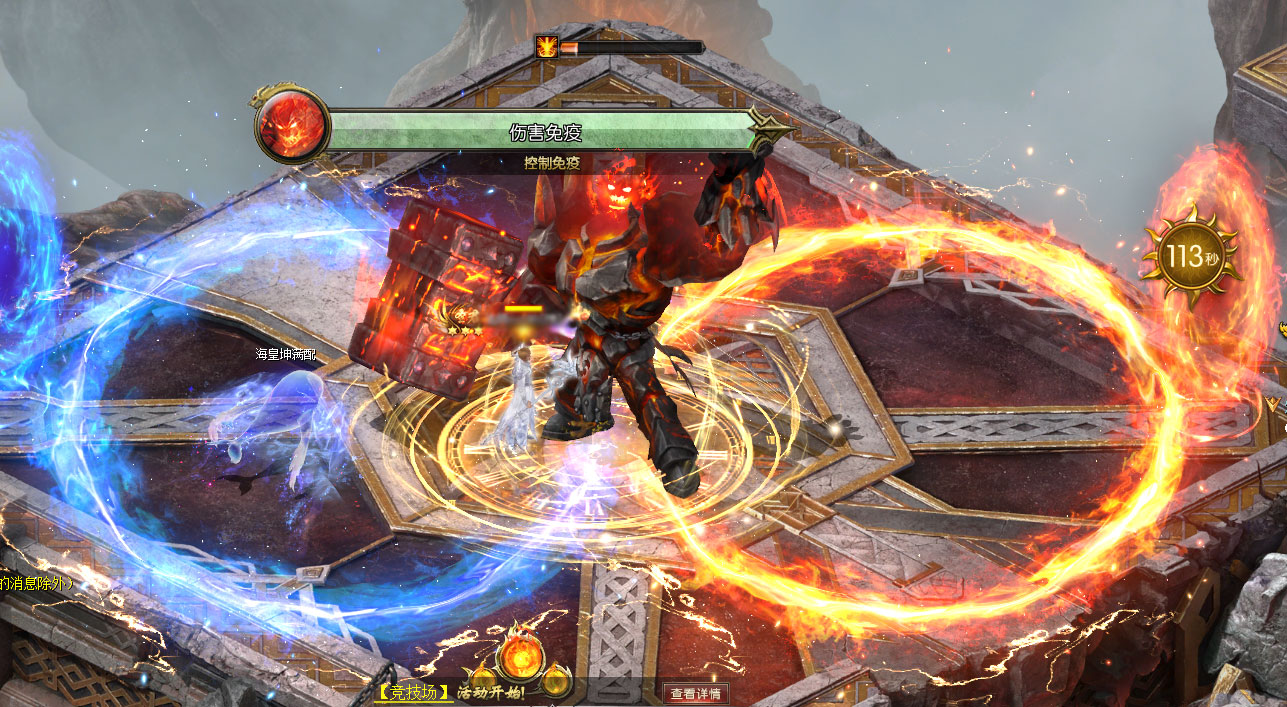Select the fire boss portrait
Viewport: 1287px width, 707px height.
click(x=292, y=126)
